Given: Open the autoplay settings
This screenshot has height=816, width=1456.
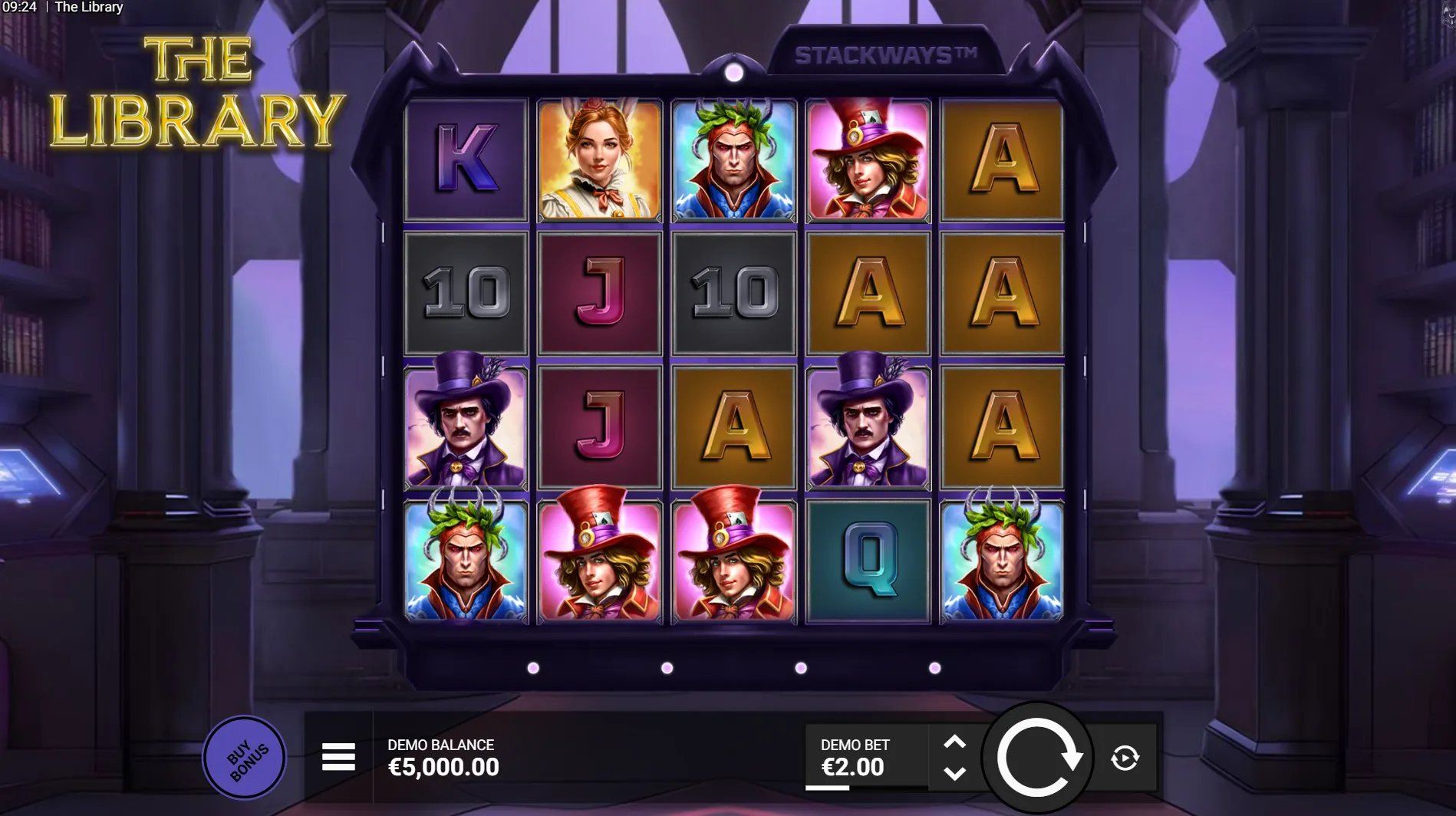Looking at the screenshot, I should pyautogui.click(x=1125, y=758).
